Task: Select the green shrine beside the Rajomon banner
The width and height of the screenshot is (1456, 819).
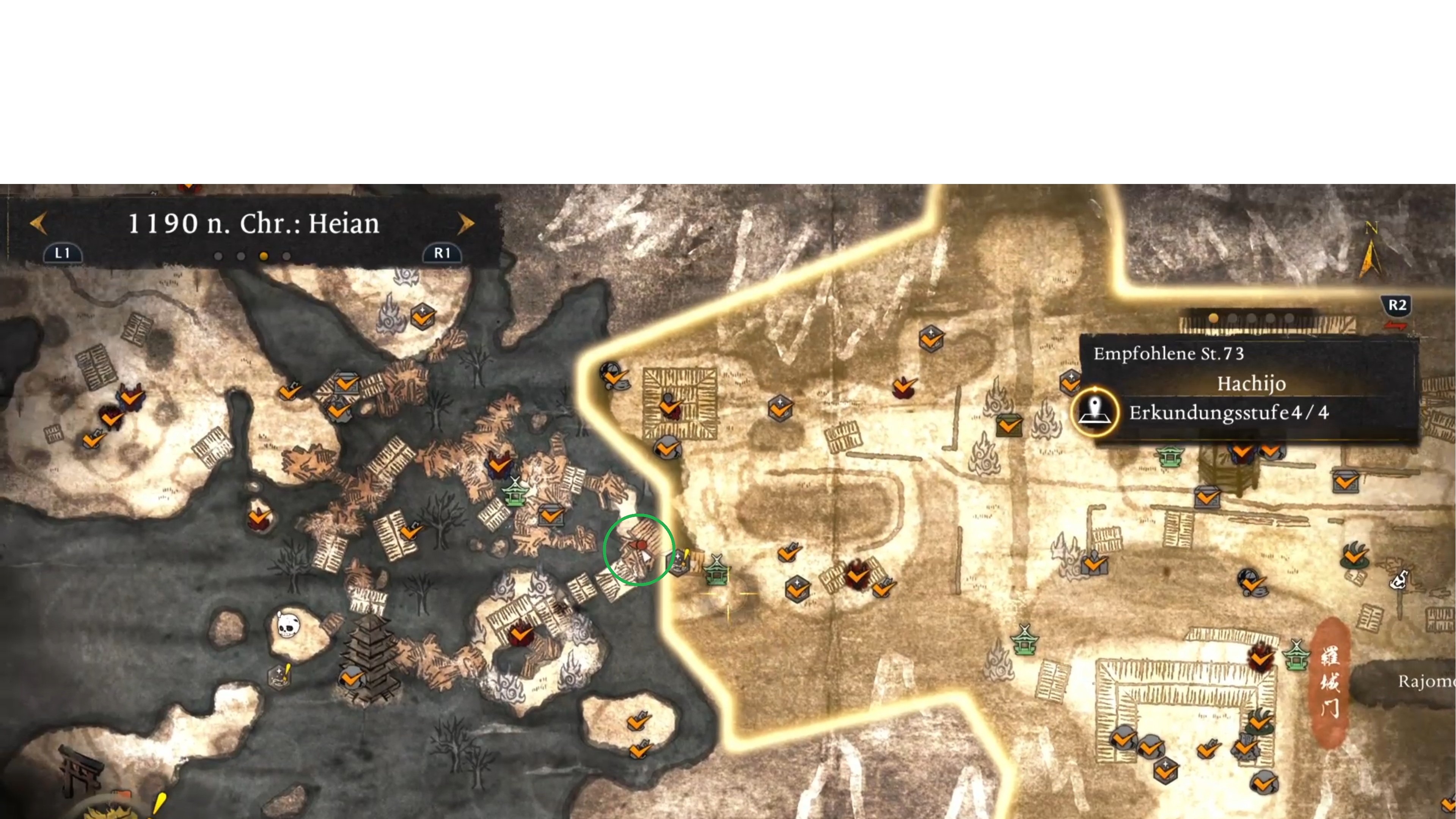Action: click(x=1296, y=656)
